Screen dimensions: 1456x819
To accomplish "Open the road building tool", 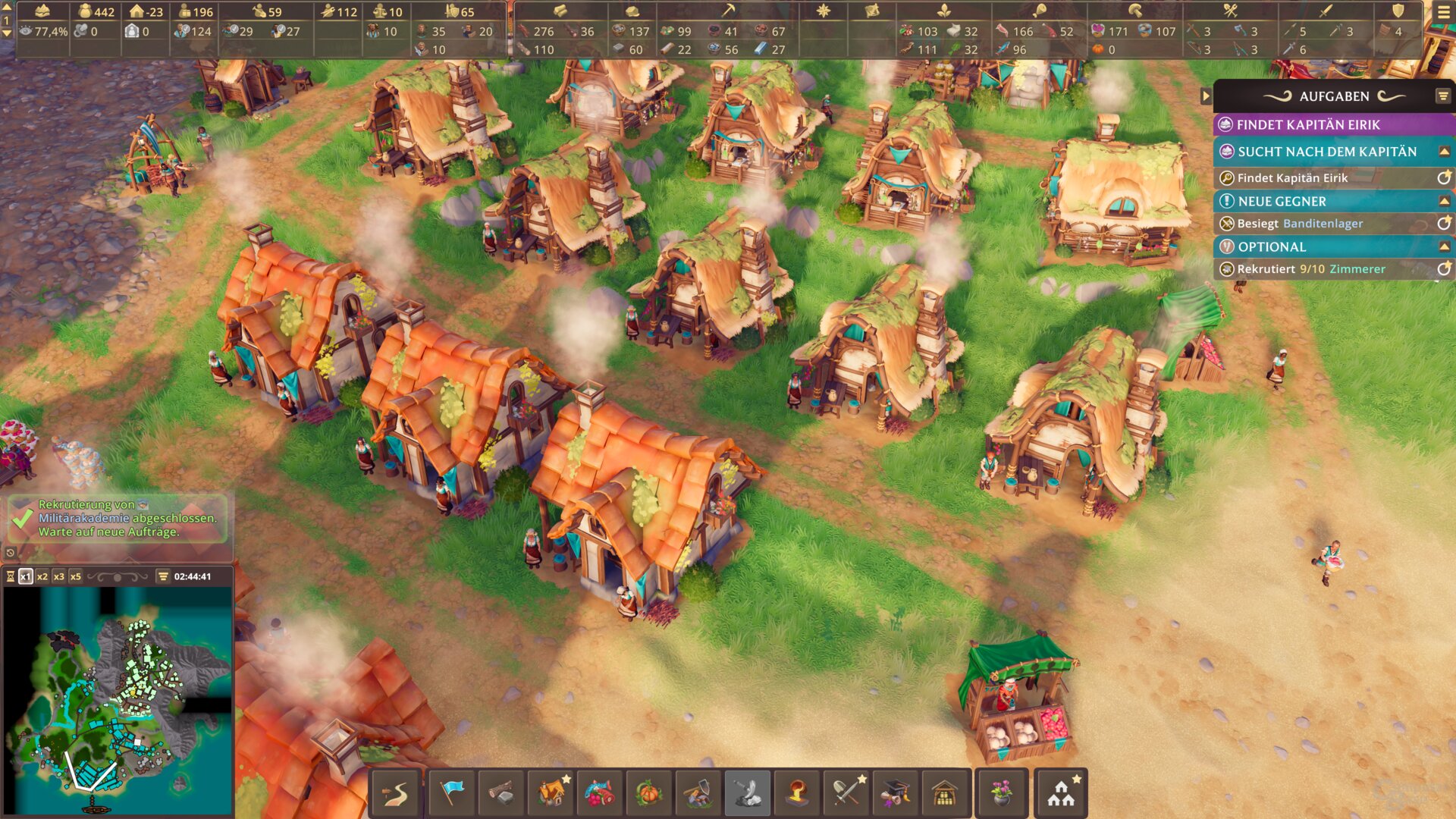I will pos(395,793).
